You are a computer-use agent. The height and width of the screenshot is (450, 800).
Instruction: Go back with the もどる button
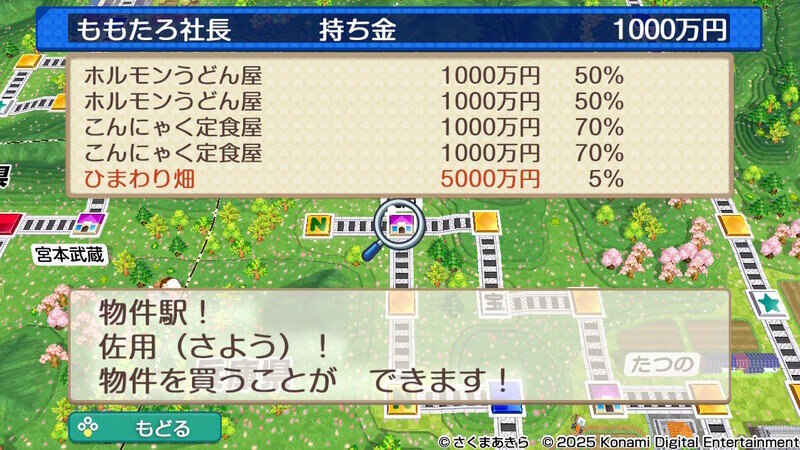click(145, 428)
